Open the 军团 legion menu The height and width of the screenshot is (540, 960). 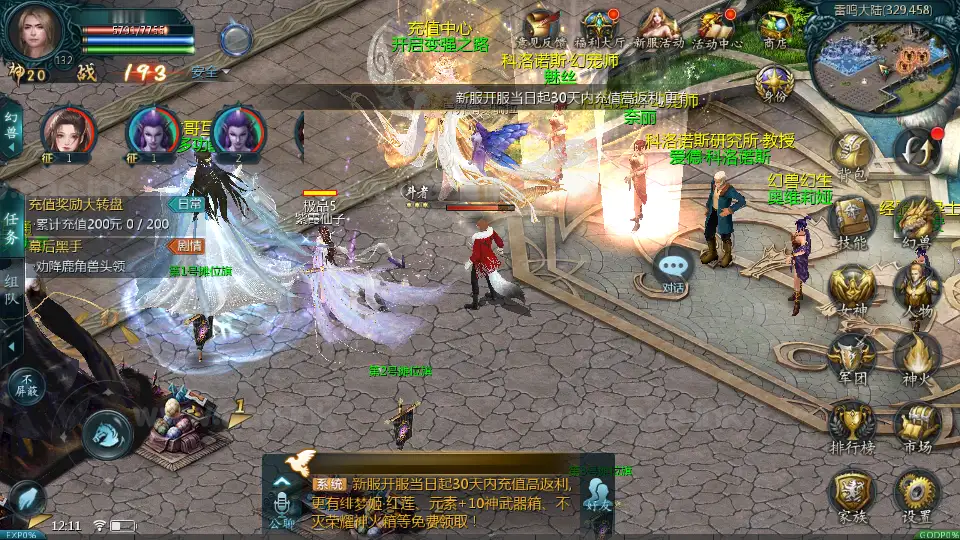point(852,356)
